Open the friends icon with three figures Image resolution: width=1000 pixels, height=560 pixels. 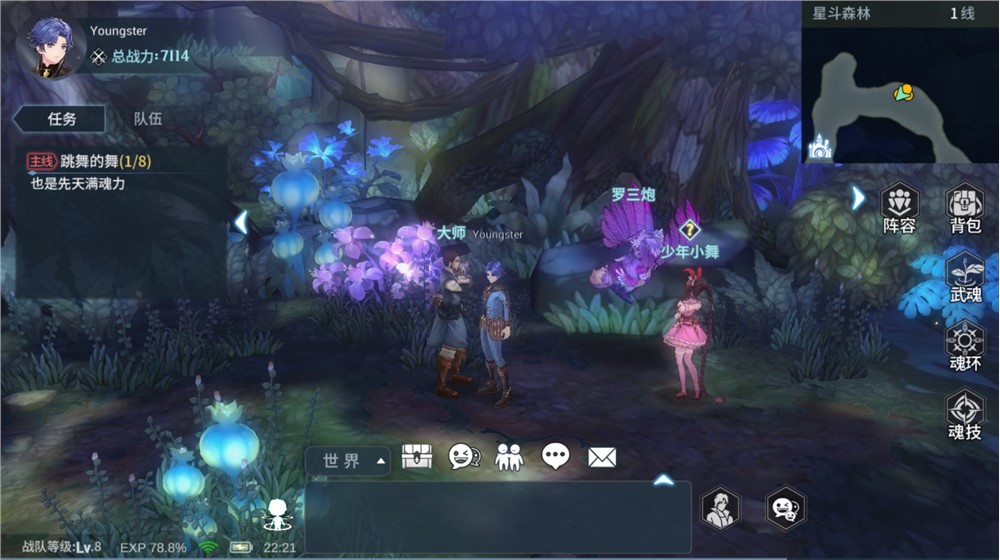pyautogui.click(x=510, y=457)
